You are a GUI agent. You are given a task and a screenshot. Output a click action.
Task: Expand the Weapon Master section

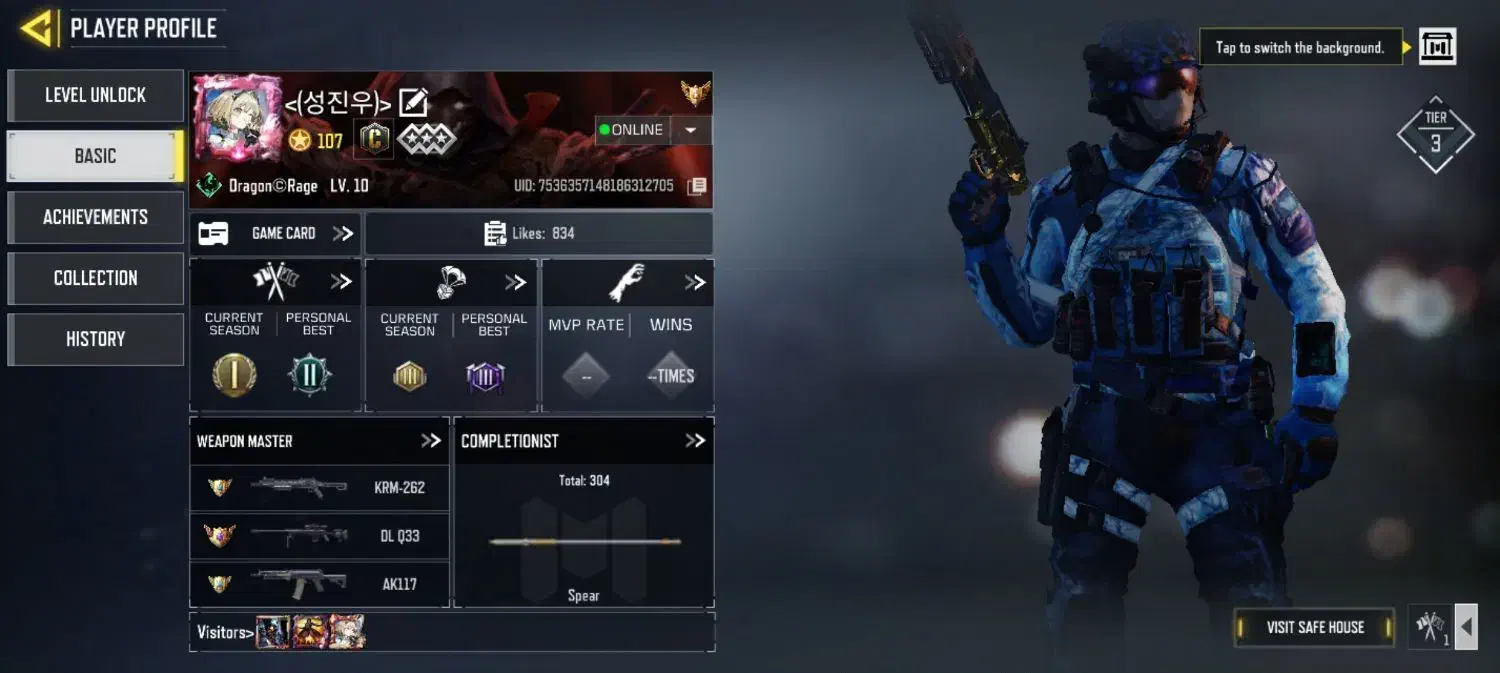(431, 441)
